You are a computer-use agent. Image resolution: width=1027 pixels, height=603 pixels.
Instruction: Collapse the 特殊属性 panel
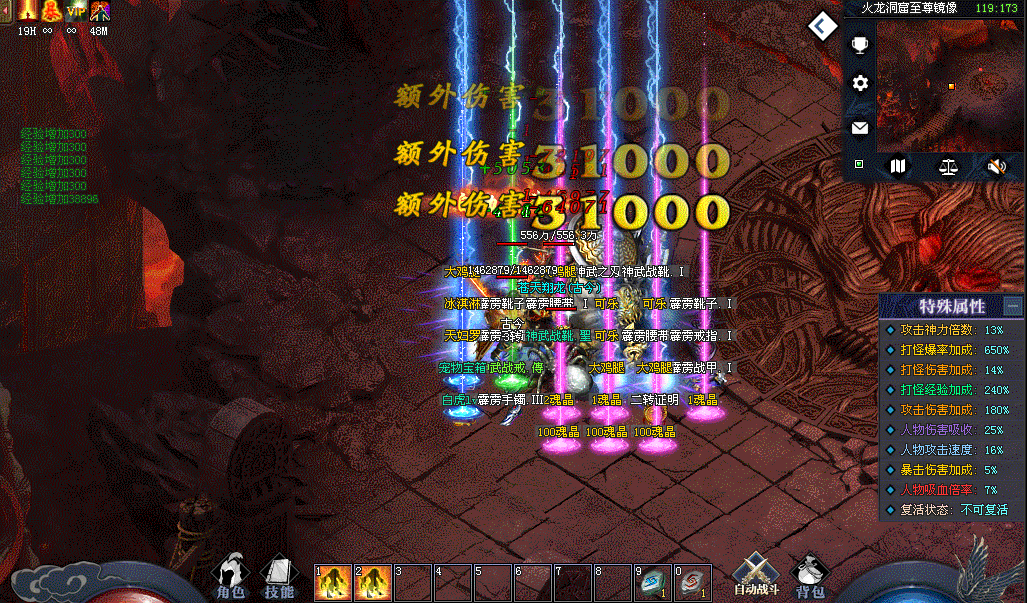pyautogui.click(x=1013, y=306)
